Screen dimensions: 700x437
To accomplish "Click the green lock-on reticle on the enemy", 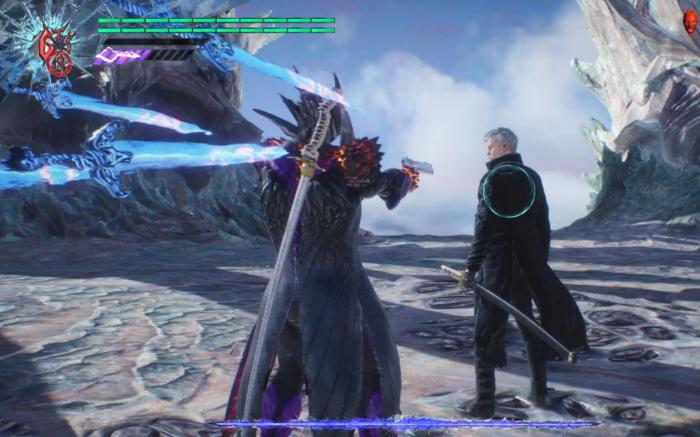I will [x=508, y=191].
